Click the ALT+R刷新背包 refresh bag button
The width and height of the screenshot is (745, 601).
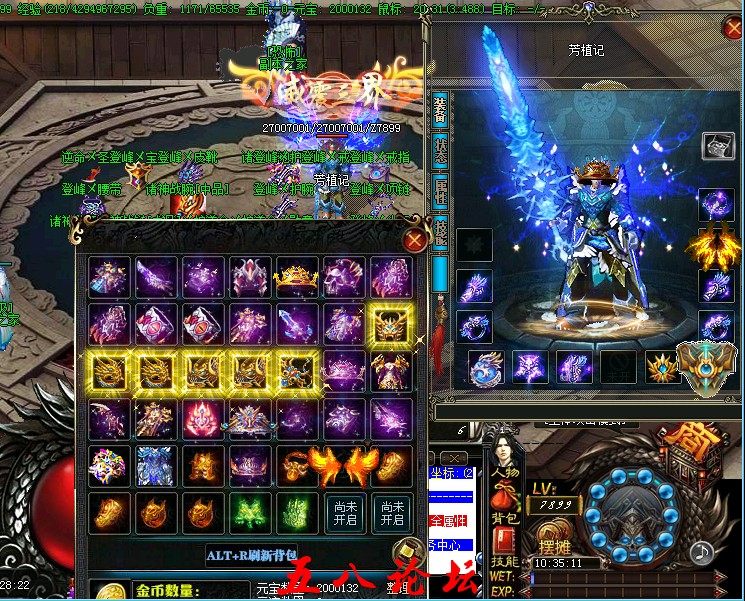coord(252,555)
